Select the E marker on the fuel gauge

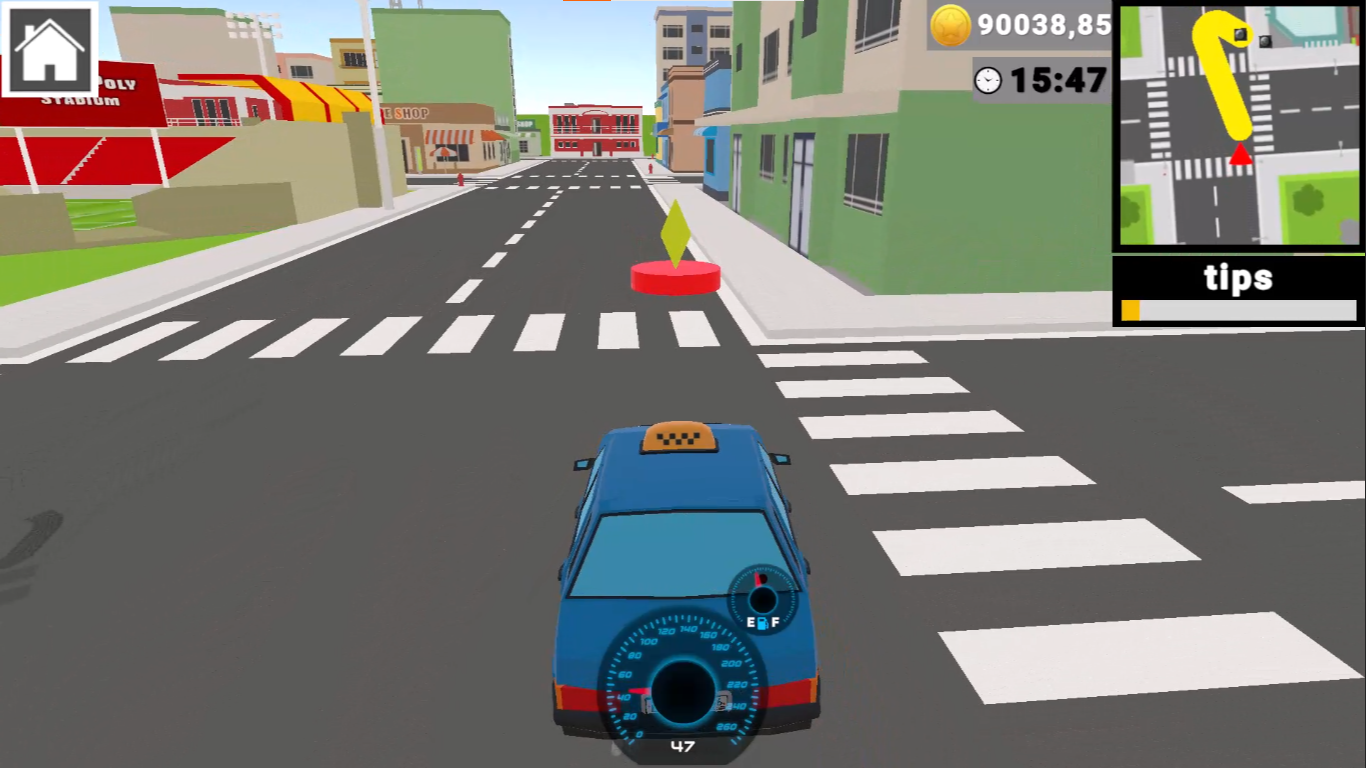click(750, 623)
